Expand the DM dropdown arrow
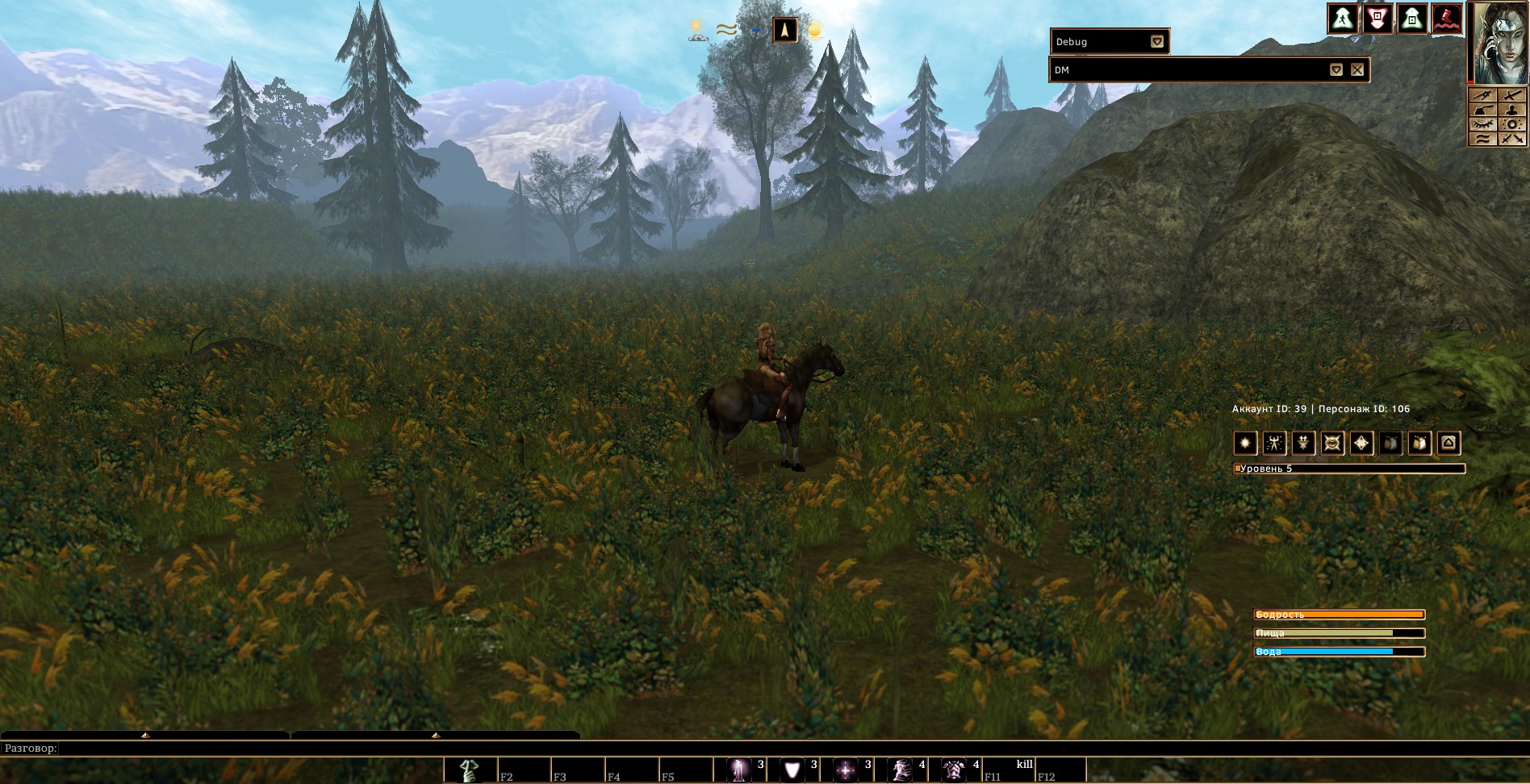The image size is (1530, 784). (1336, 70)
